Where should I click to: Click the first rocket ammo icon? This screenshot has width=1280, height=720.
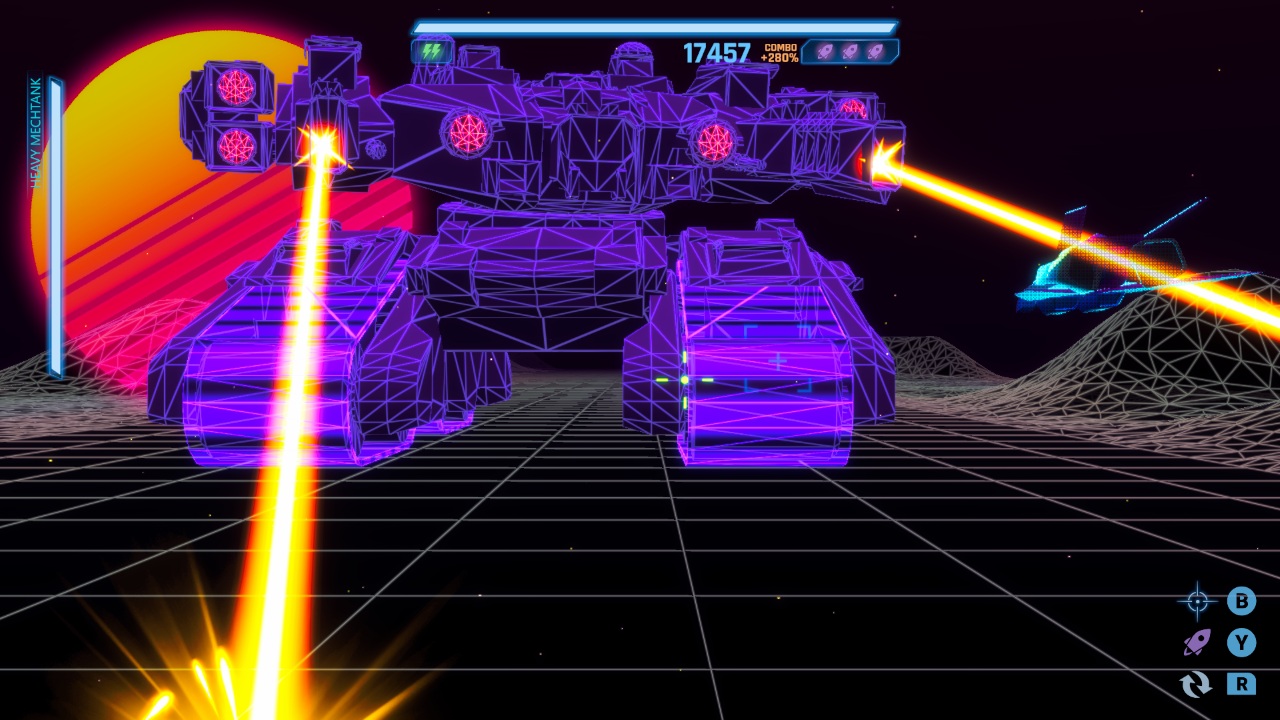(825, 51)
